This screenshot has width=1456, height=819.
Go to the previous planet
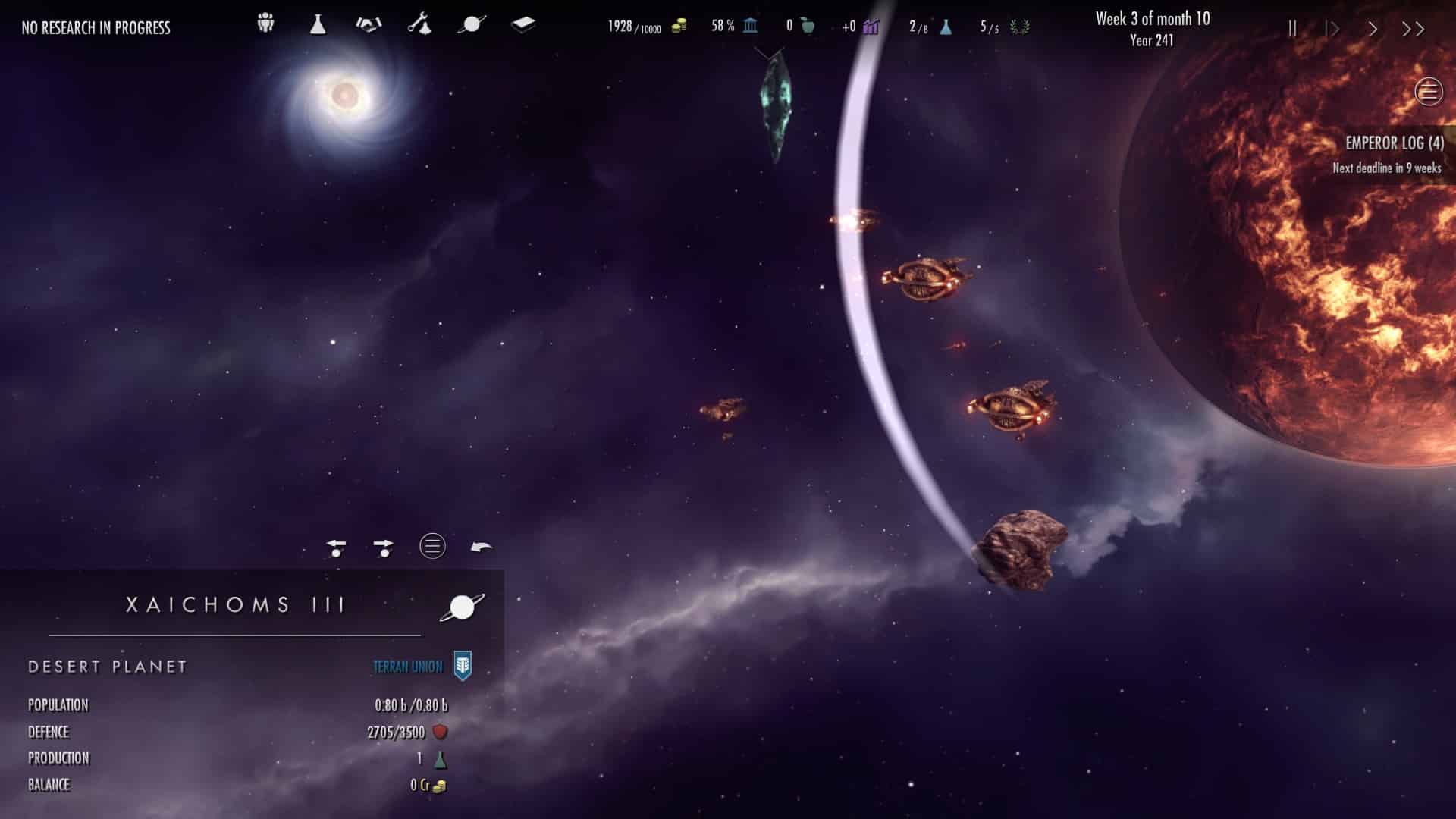point(336,547)
